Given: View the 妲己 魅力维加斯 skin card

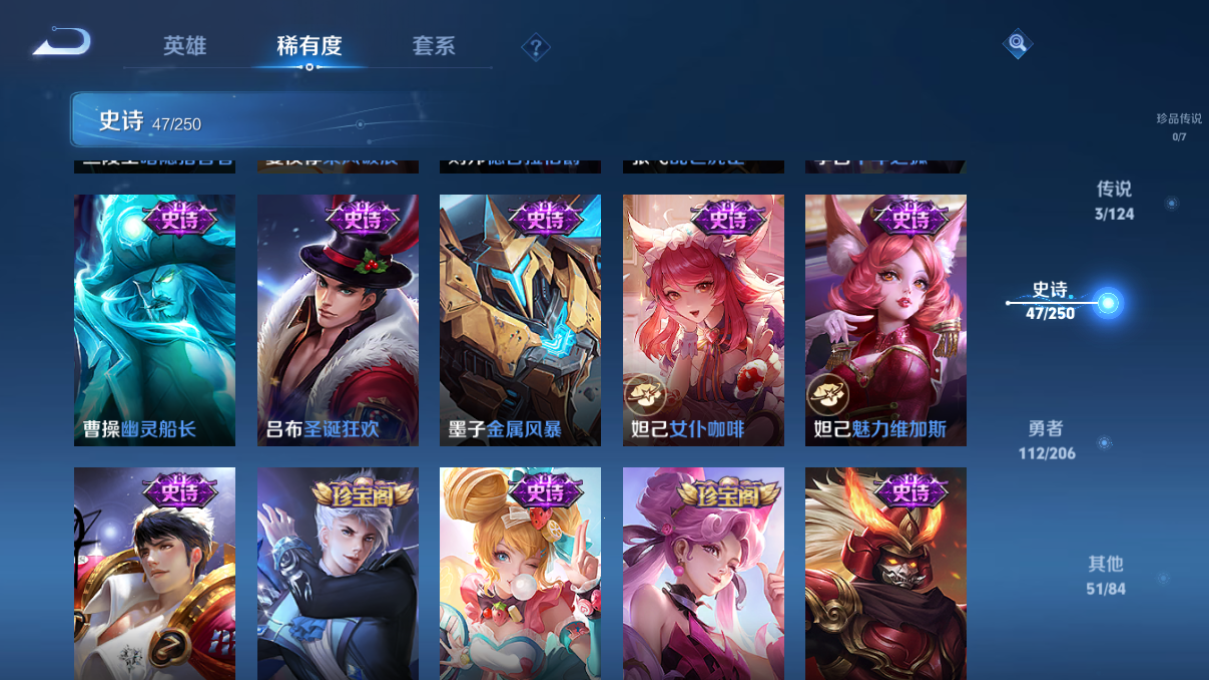Looking at the screenshot, I should coord(885,320).
